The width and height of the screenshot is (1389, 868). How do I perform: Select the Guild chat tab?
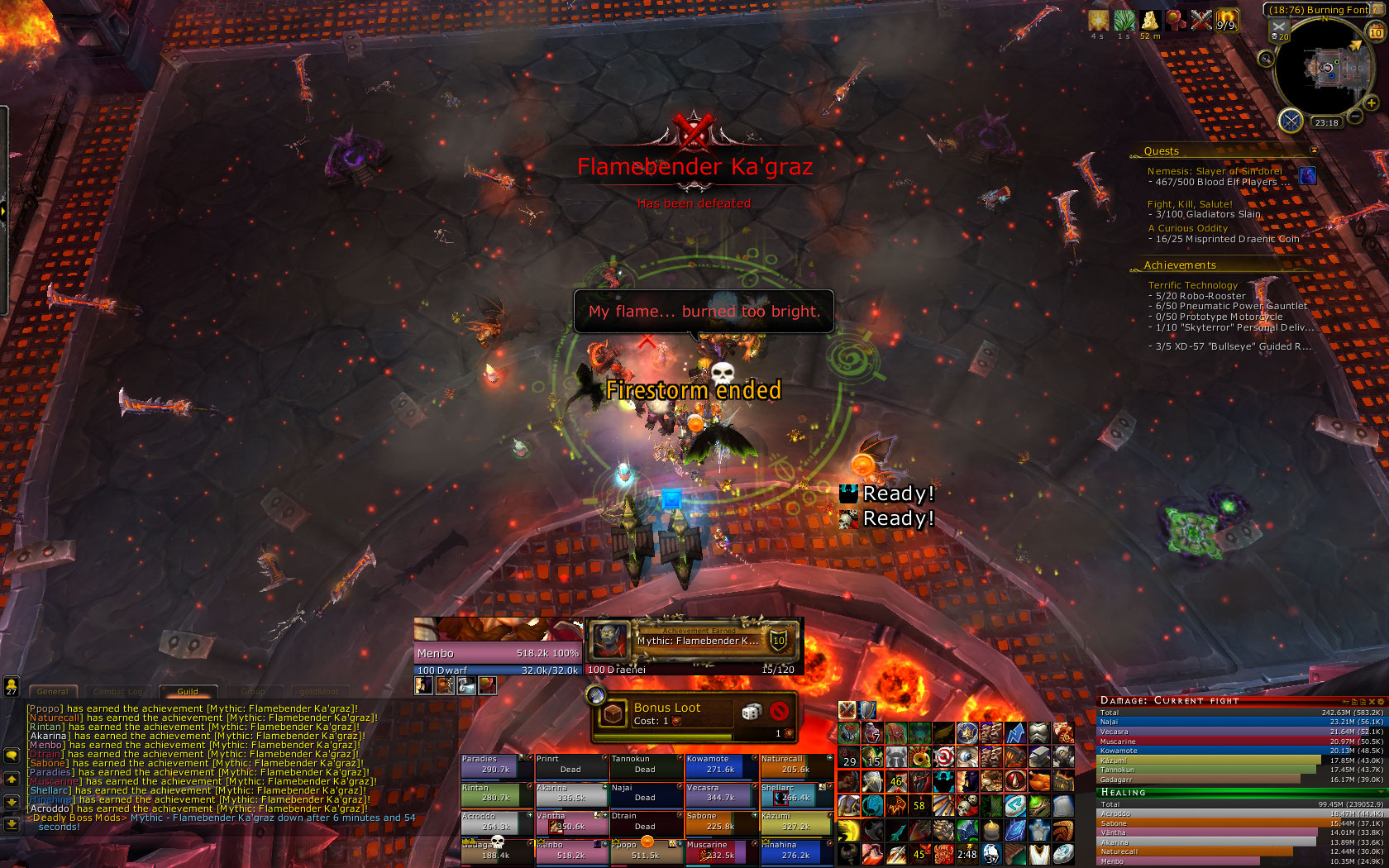[188, 692]
